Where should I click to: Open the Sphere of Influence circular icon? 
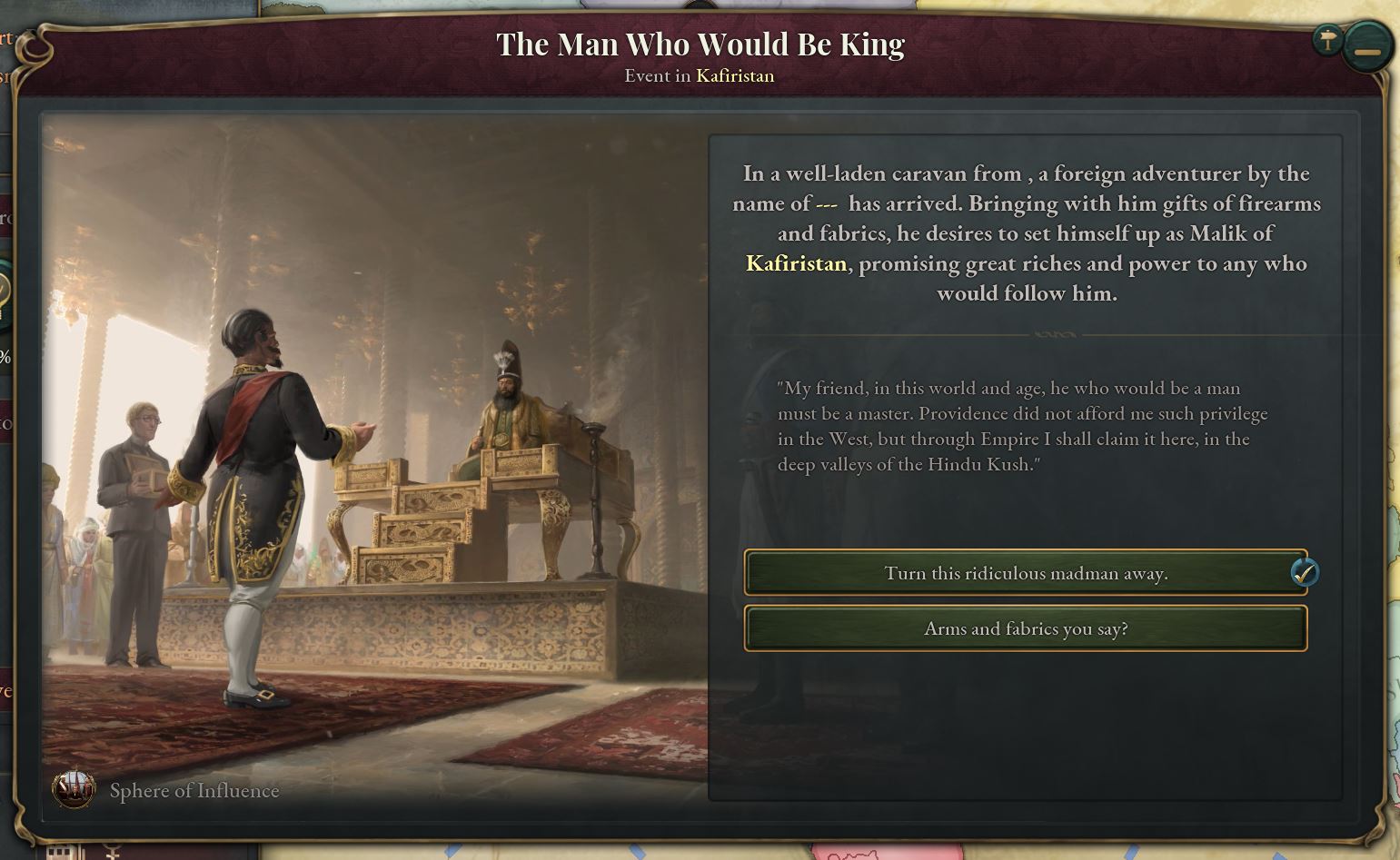(74, 790)
